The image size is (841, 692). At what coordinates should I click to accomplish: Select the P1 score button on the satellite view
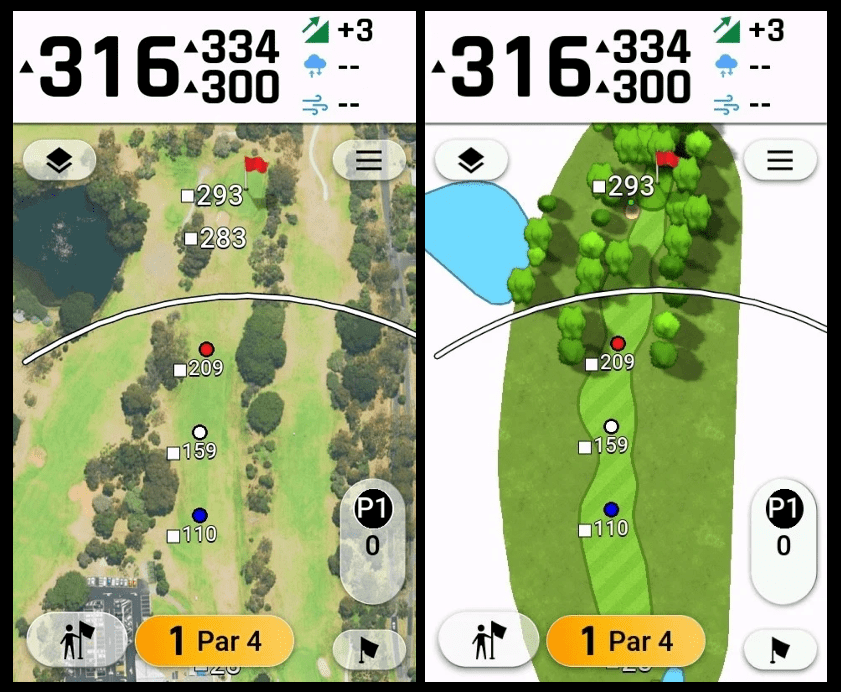[373, 530]
